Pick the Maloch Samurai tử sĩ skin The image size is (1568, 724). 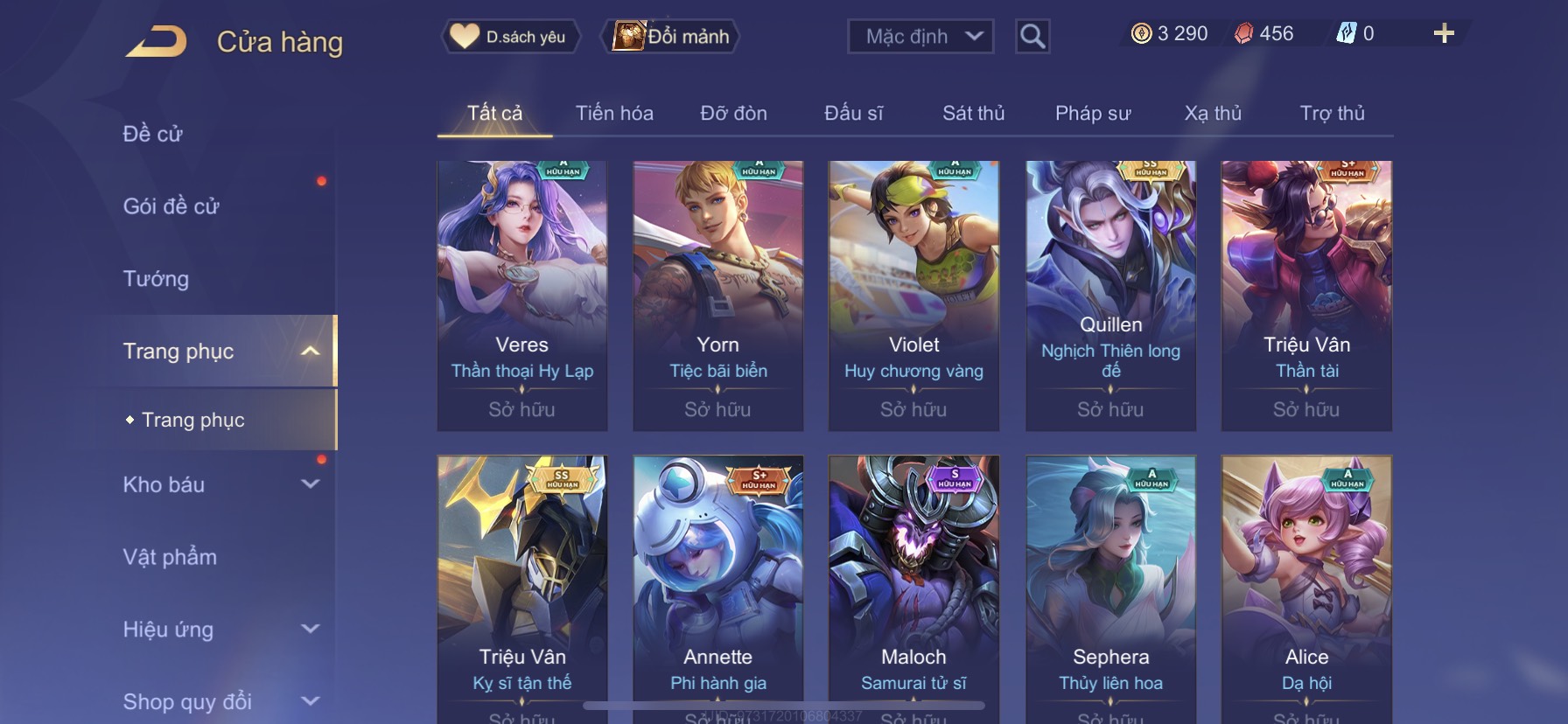click(913, 586)
